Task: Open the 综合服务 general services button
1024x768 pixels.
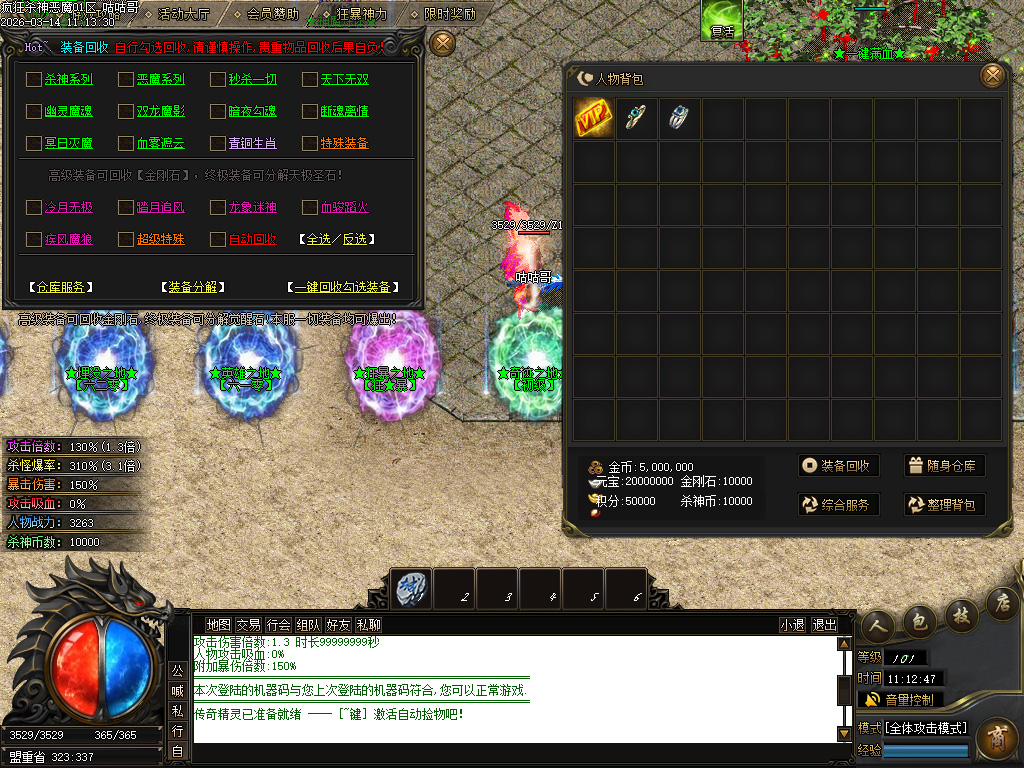Action: 838,505
